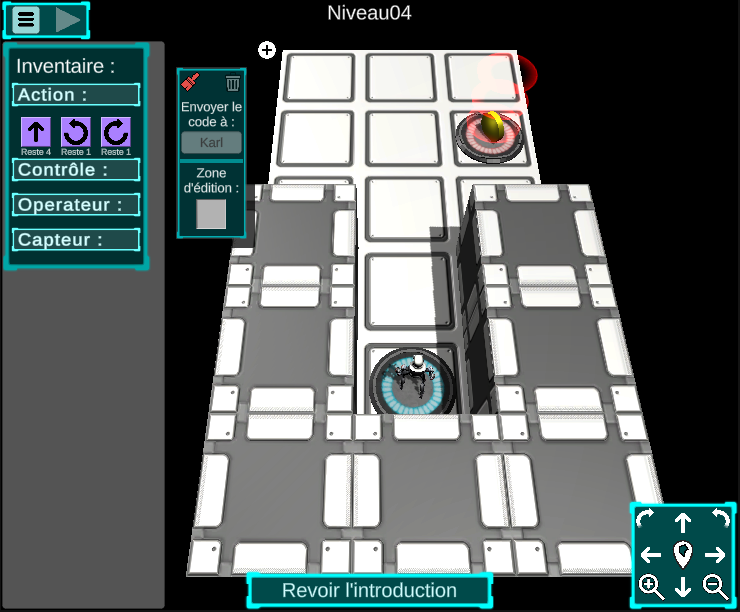Open the hamburger menu
The image size is (740, 612).
[26, 19]
